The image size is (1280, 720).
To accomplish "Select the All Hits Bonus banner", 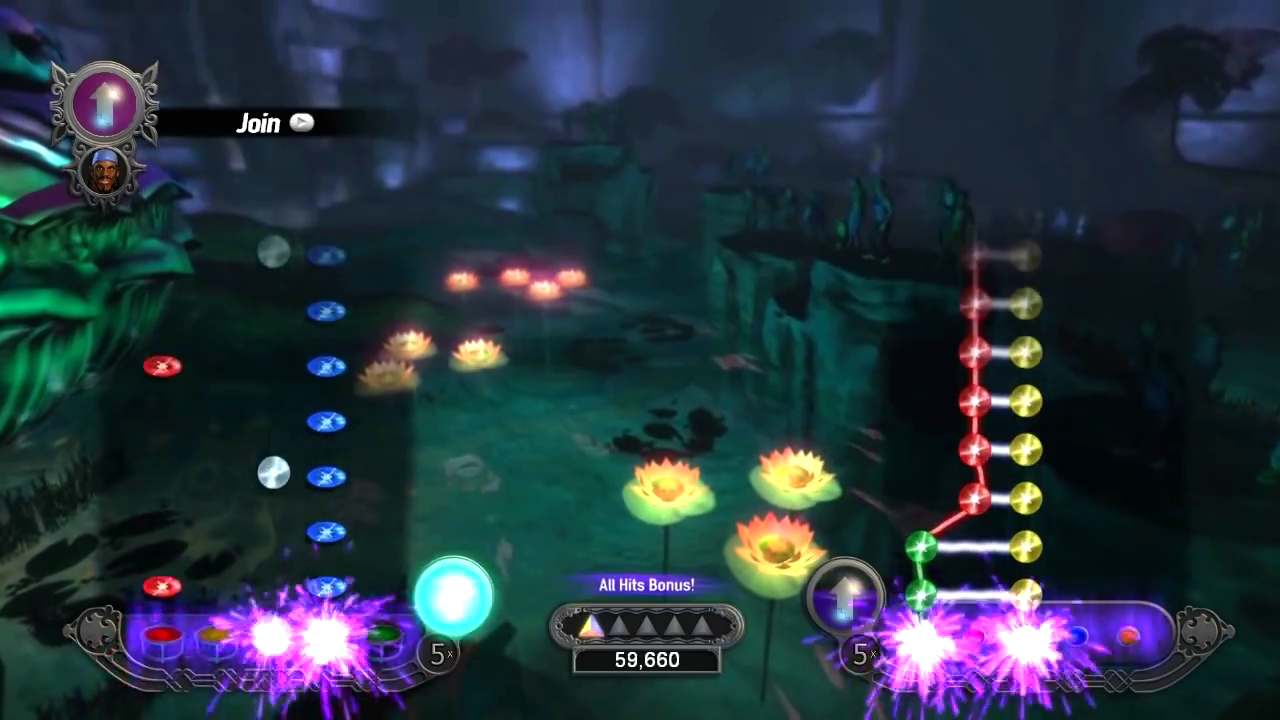I will (647, 585).
